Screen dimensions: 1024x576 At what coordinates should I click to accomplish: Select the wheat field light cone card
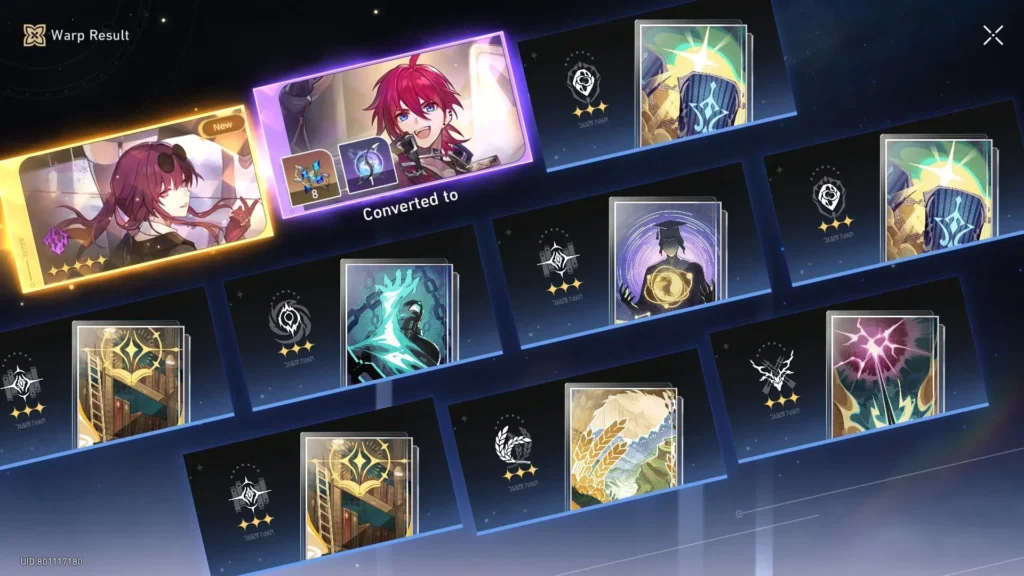click(x=620, y=445)
